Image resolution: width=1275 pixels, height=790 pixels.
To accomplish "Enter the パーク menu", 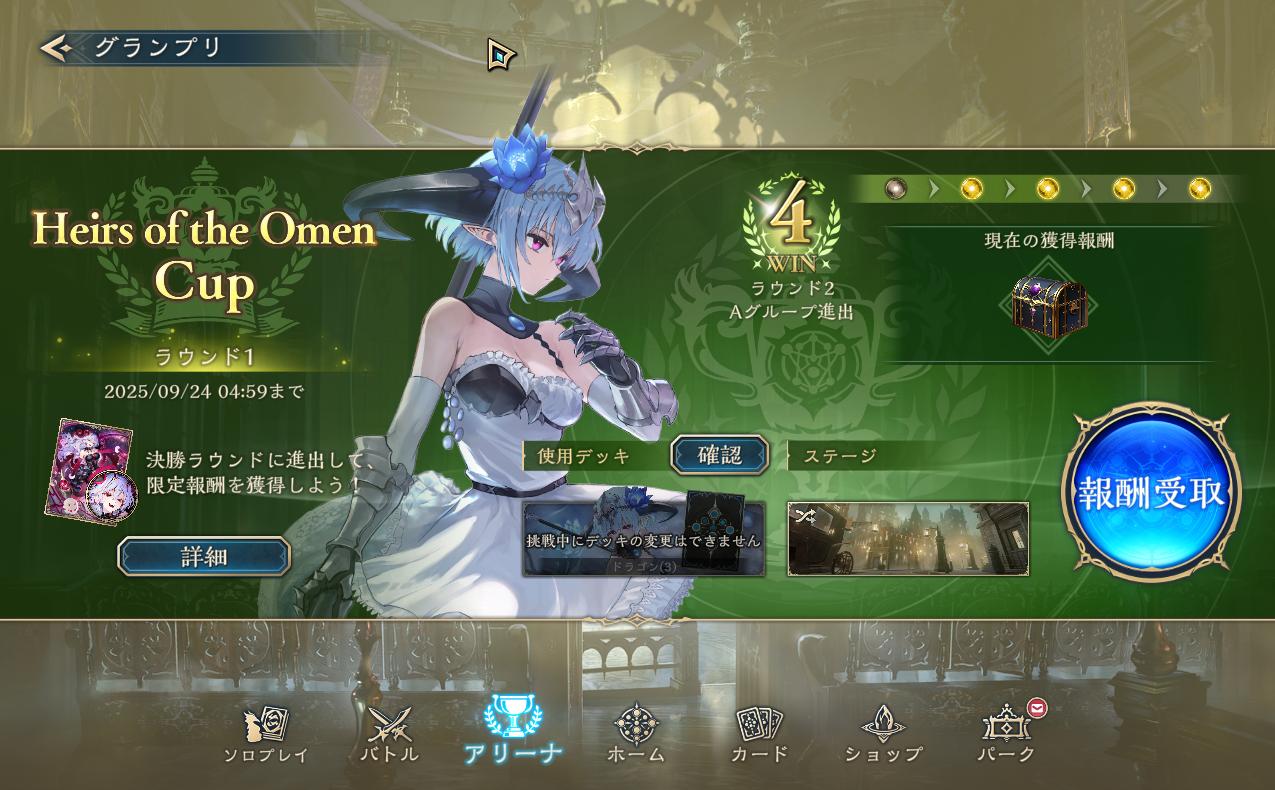I will click(1006, 735).
